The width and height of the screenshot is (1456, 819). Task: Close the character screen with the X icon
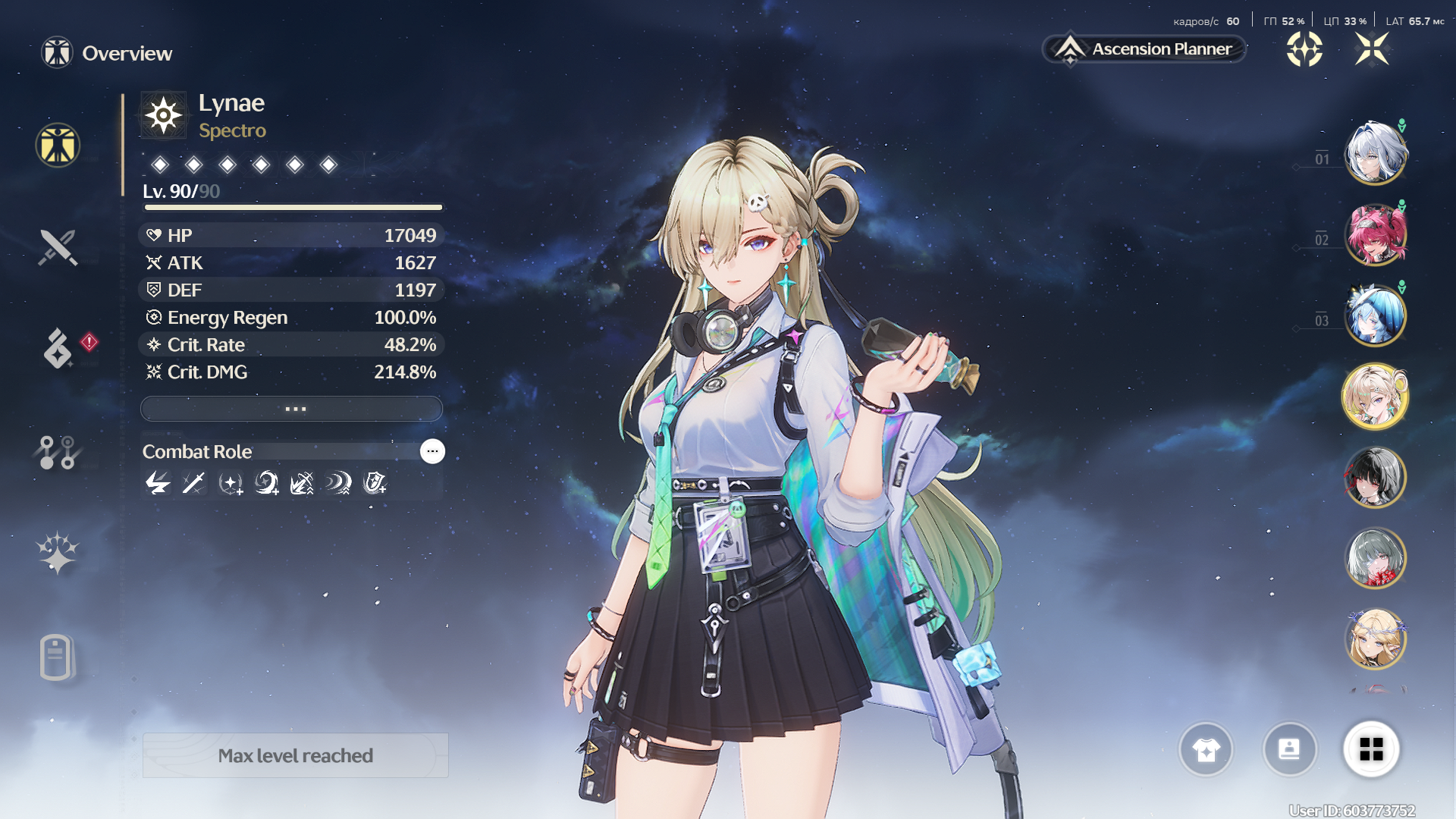point(1372,49)
